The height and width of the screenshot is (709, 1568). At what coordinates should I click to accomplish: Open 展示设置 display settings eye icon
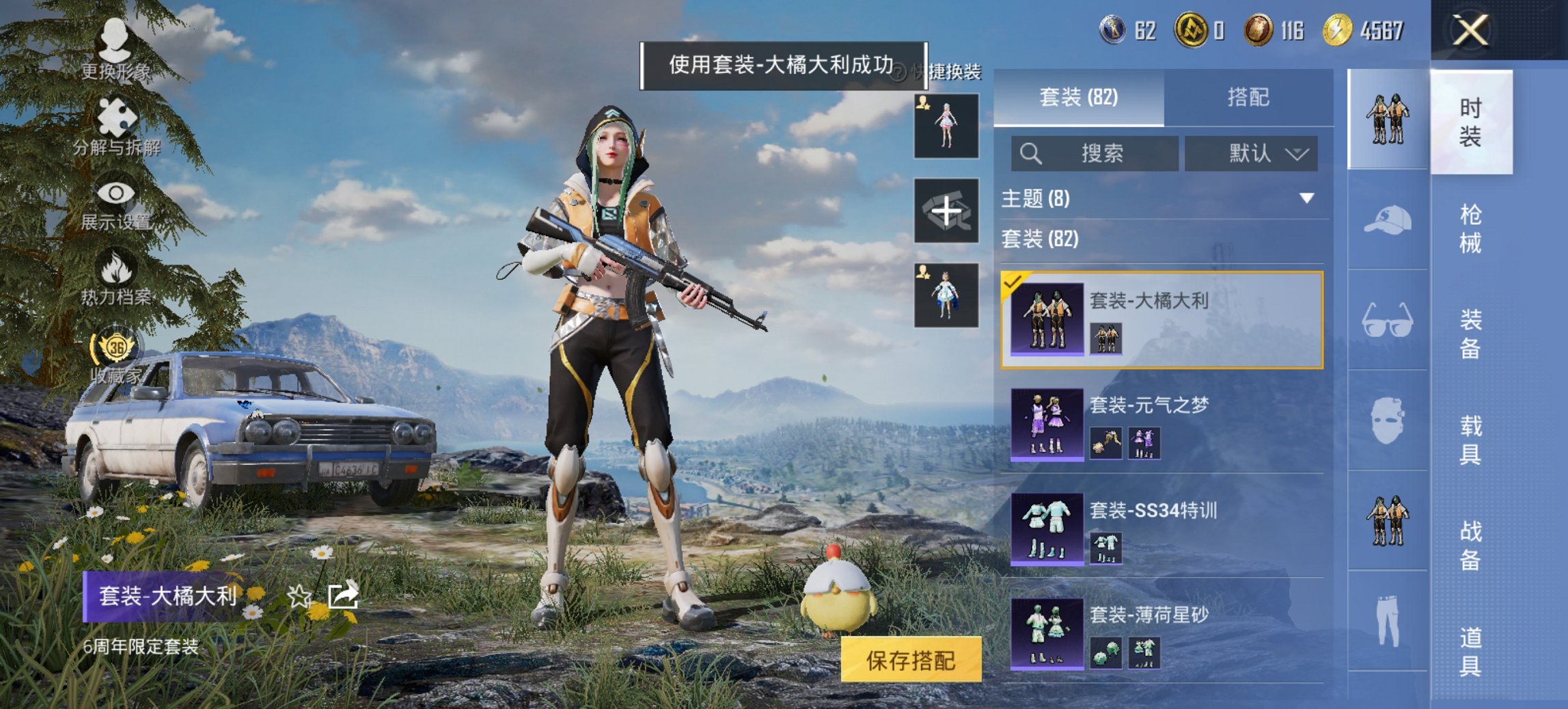[x=115, y=193]
